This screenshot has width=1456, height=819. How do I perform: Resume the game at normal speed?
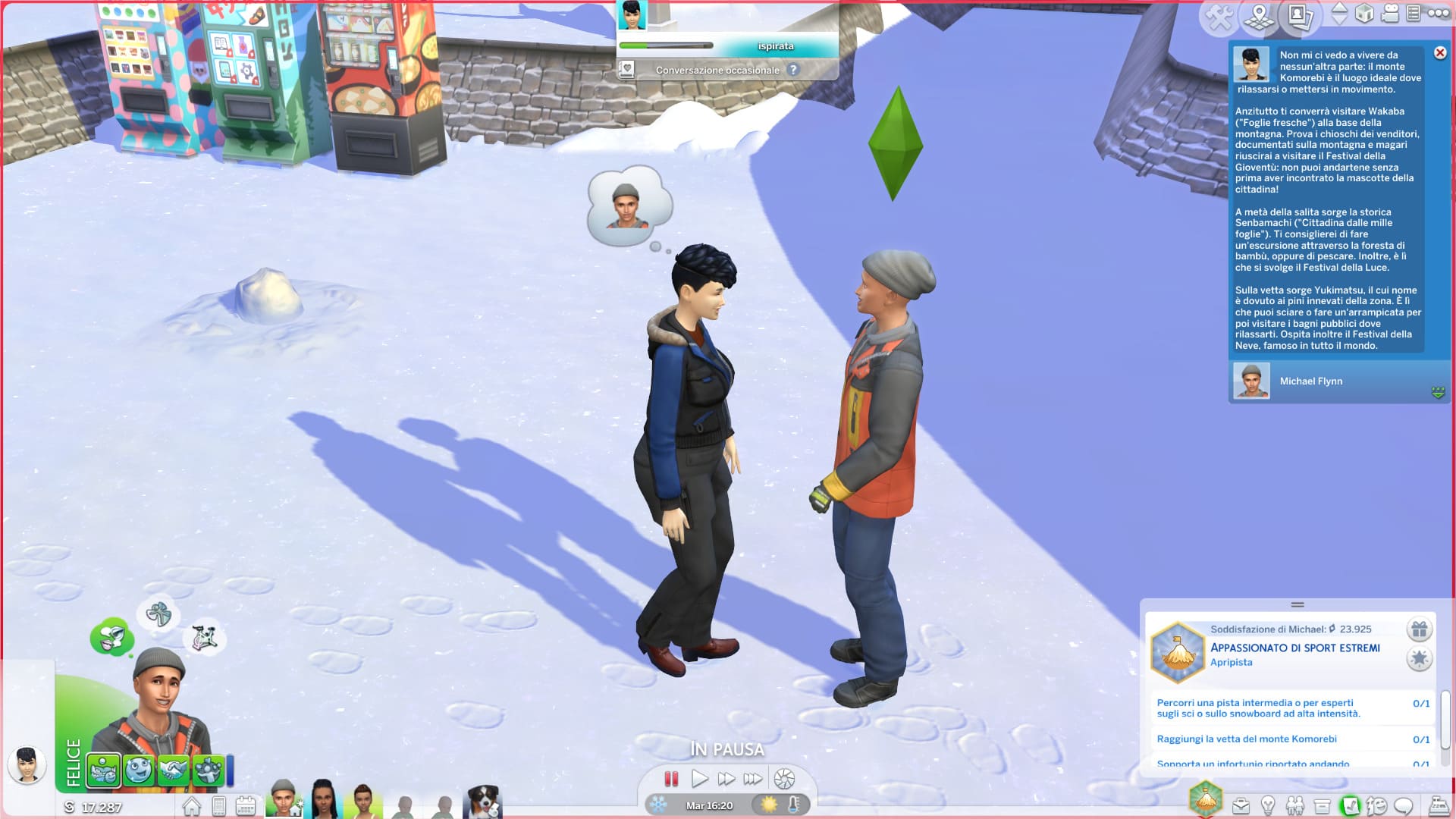[699, 779]
